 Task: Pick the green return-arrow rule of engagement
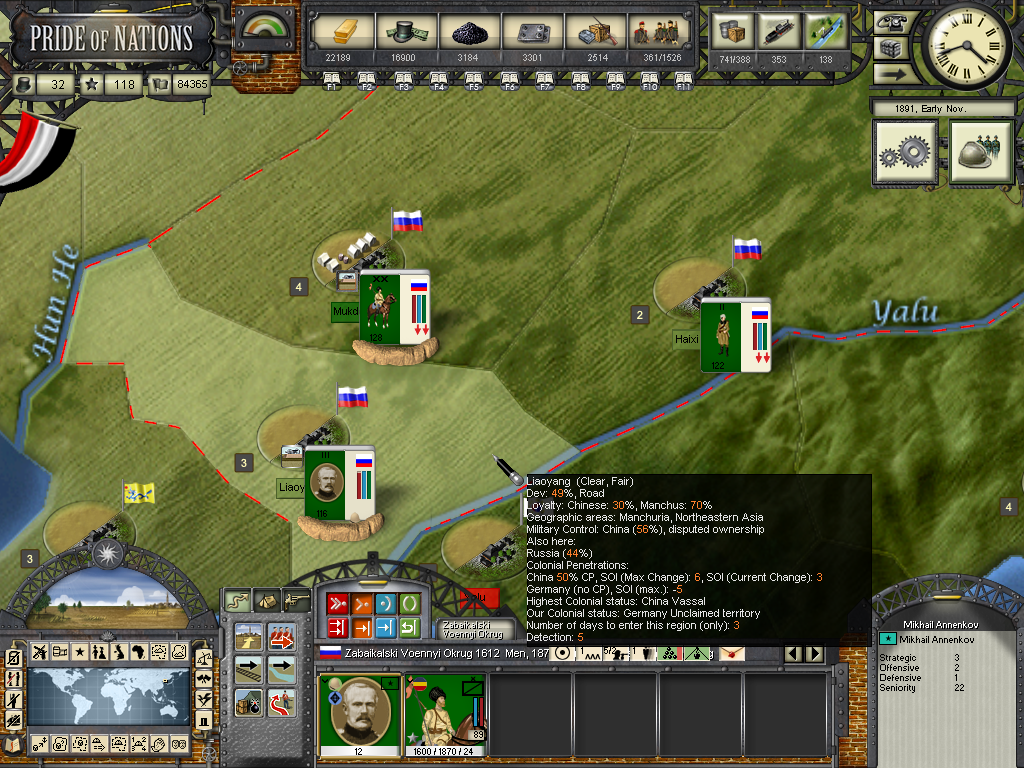tap(409, 628)
